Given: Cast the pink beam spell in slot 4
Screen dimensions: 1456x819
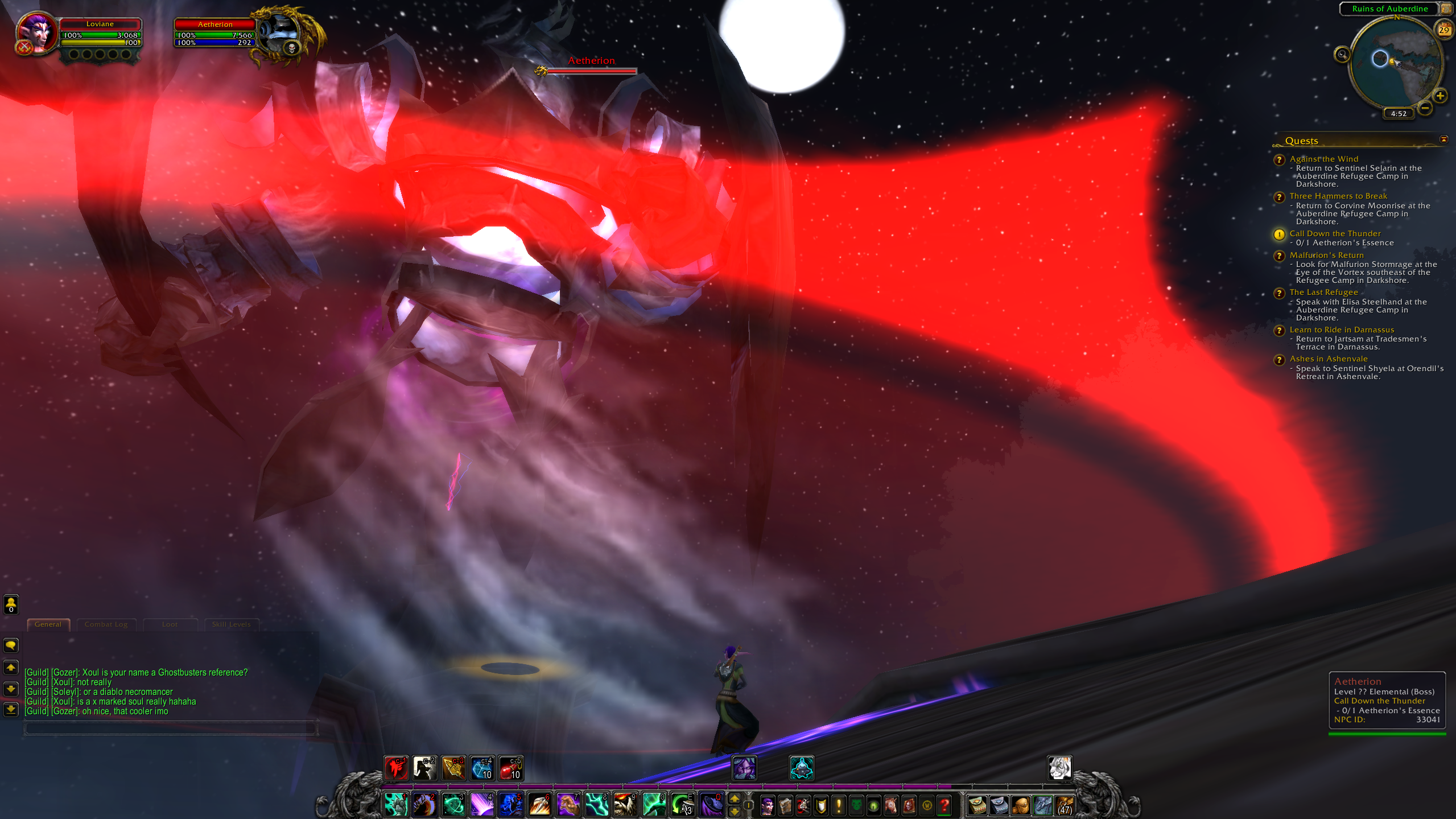Looking at the screenshot, I should pyautogui.click(x=482, y=805).
